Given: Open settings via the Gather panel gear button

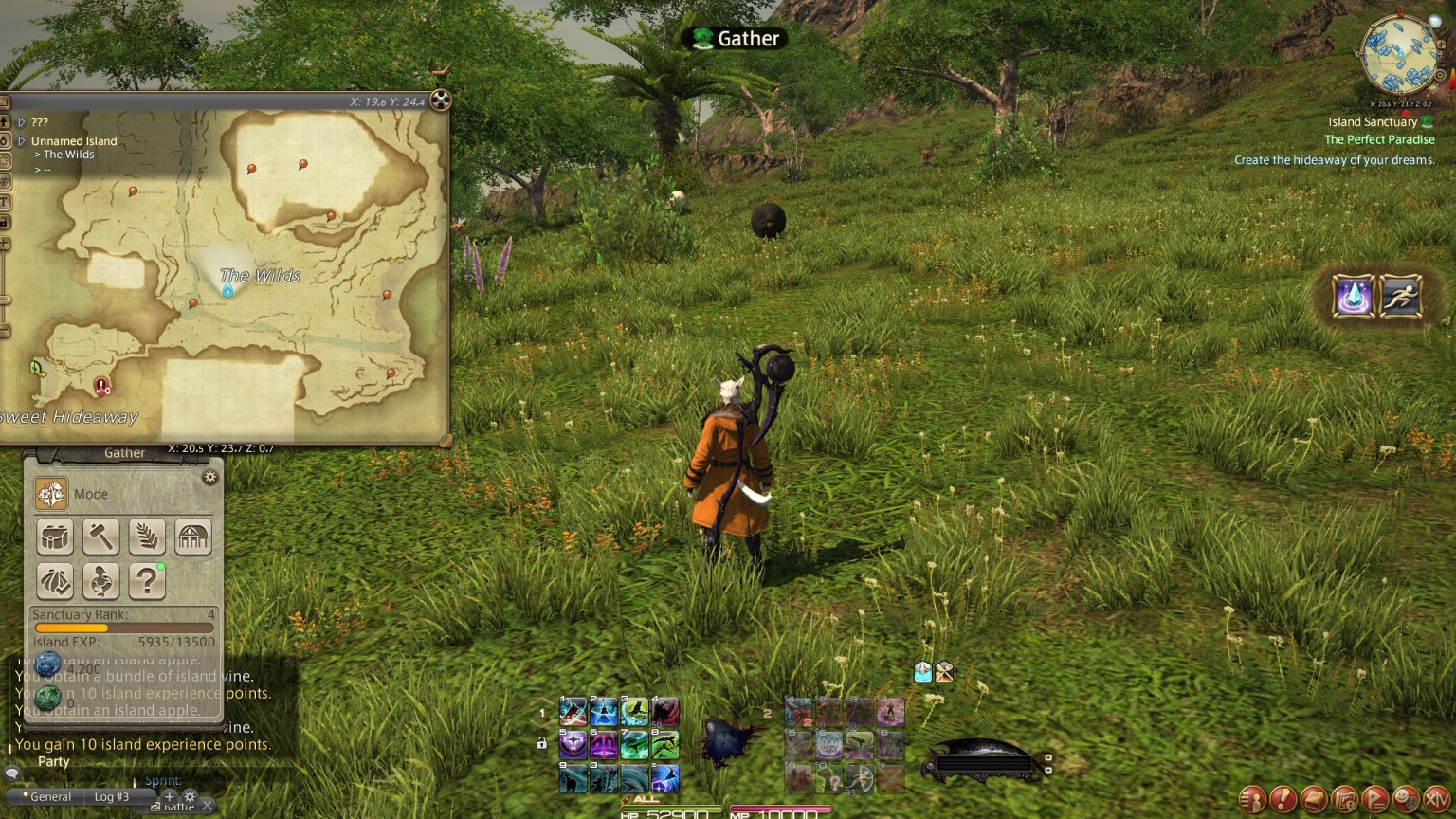Looking at the screenshot, I should click(x=210, y=477).
